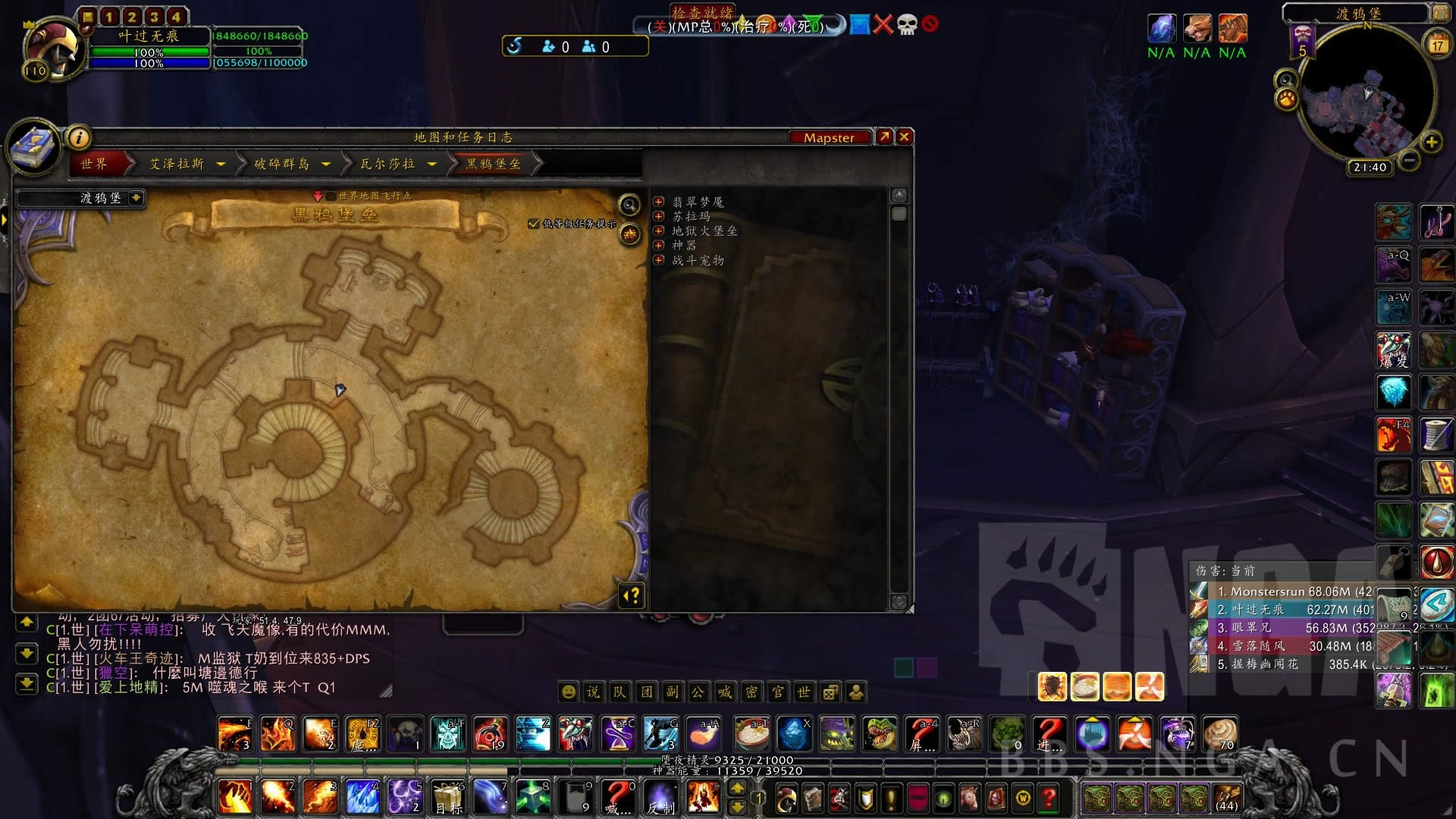Click the map magnifier button

(629, 205)
